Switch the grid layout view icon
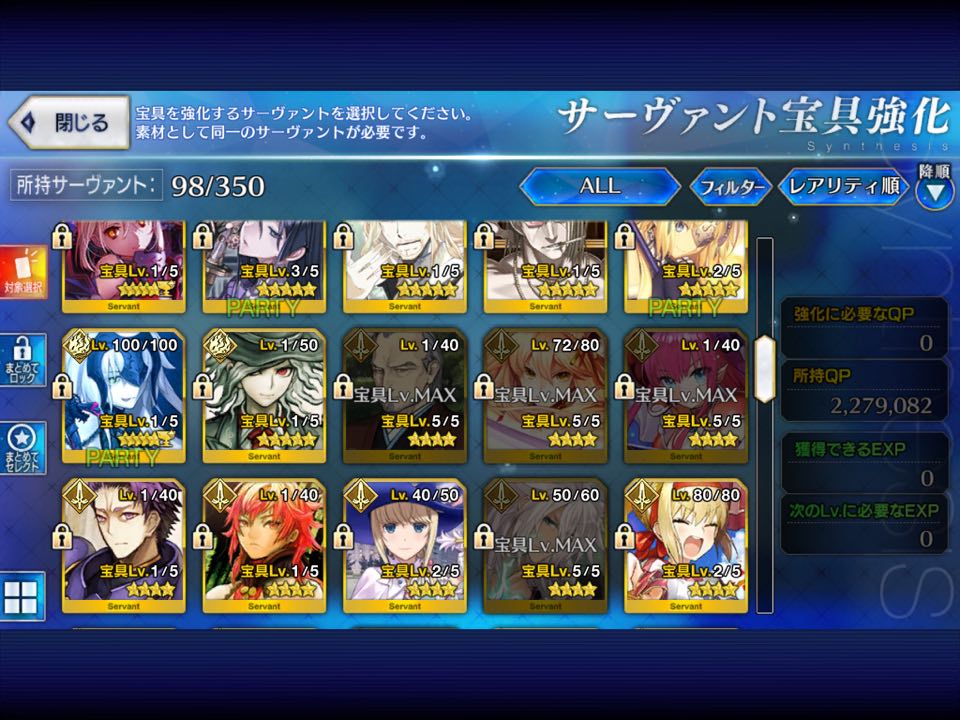This screenshot has height=720, width=960. pos(22,596)
